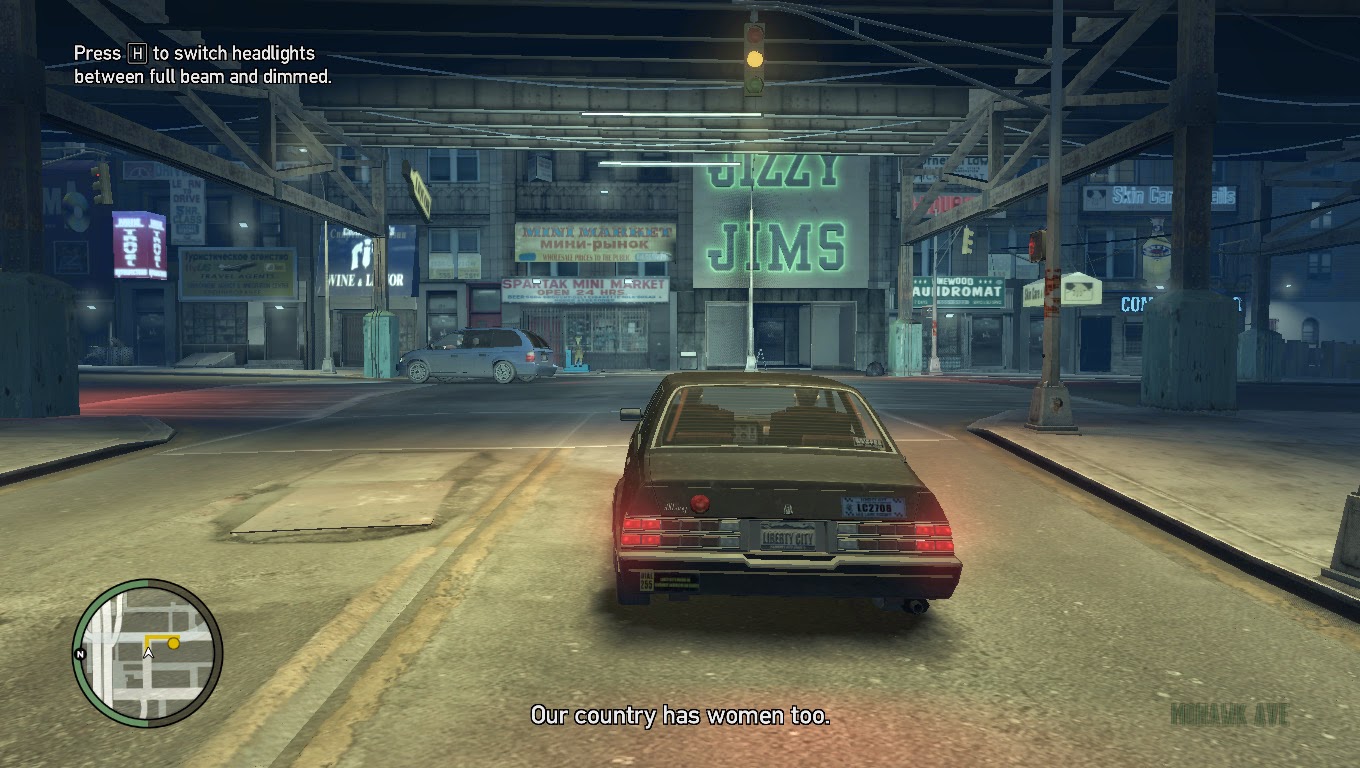The height and width of the screenshot is (768, 1360).
Task: Toggle the red pedestrian signal on the right
Action: (1037, 245)
